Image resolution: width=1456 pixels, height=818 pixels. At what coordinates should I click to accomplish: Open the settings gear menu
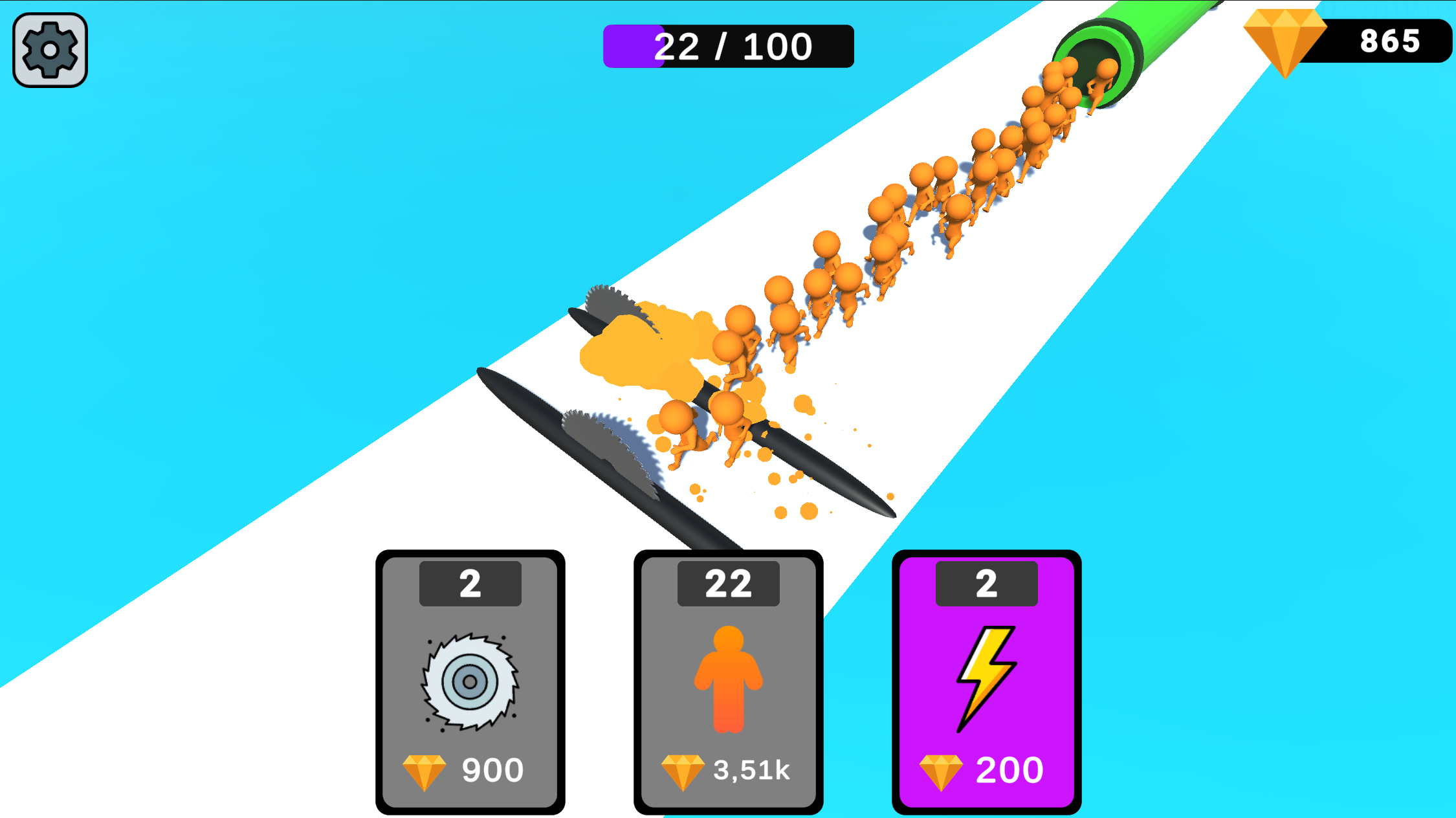(x=49, y=50)
